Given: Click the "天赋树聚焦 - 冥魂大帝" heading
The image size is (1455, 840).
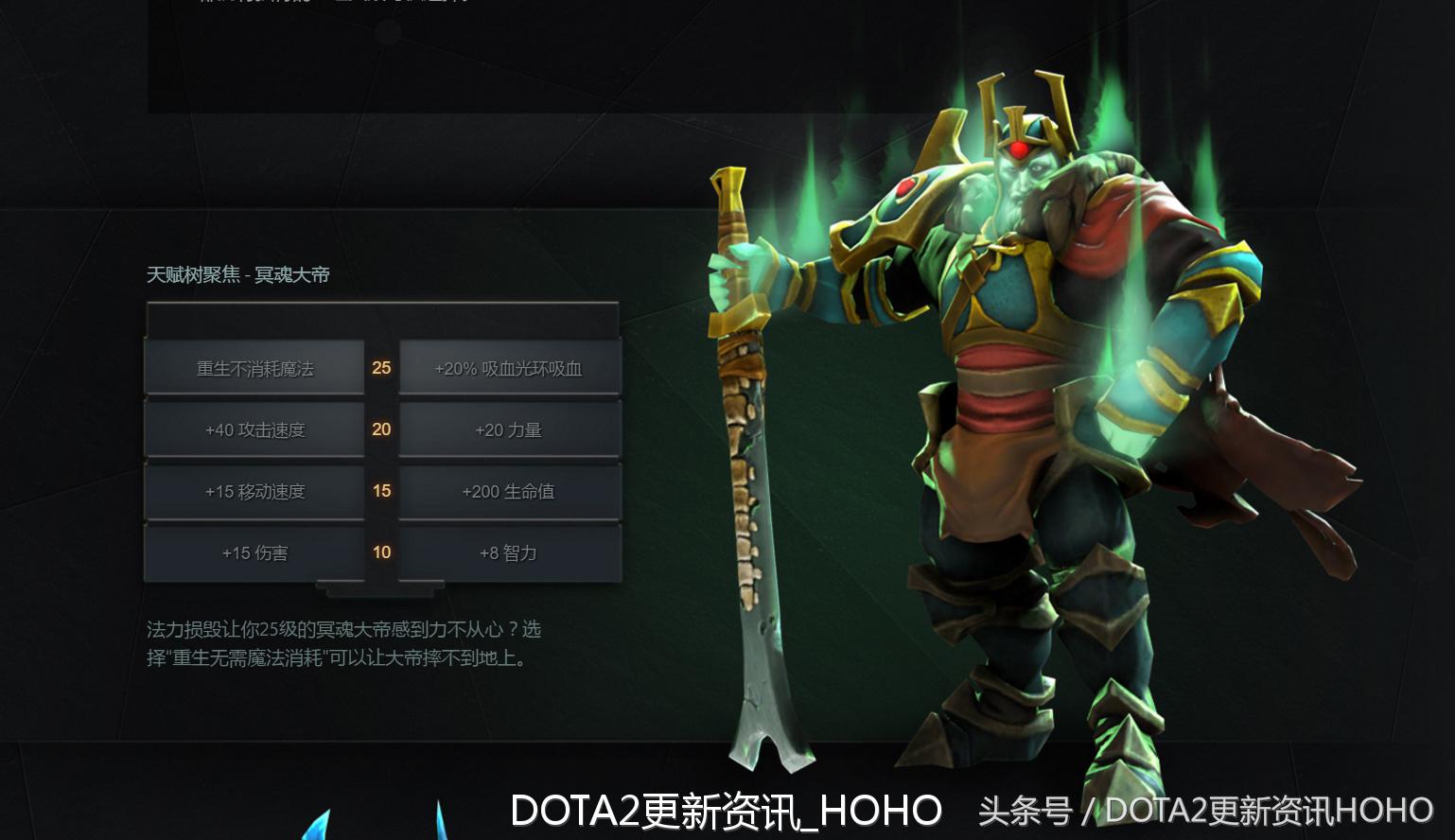Looking at the screenshot, I should (x=239, y=275).
